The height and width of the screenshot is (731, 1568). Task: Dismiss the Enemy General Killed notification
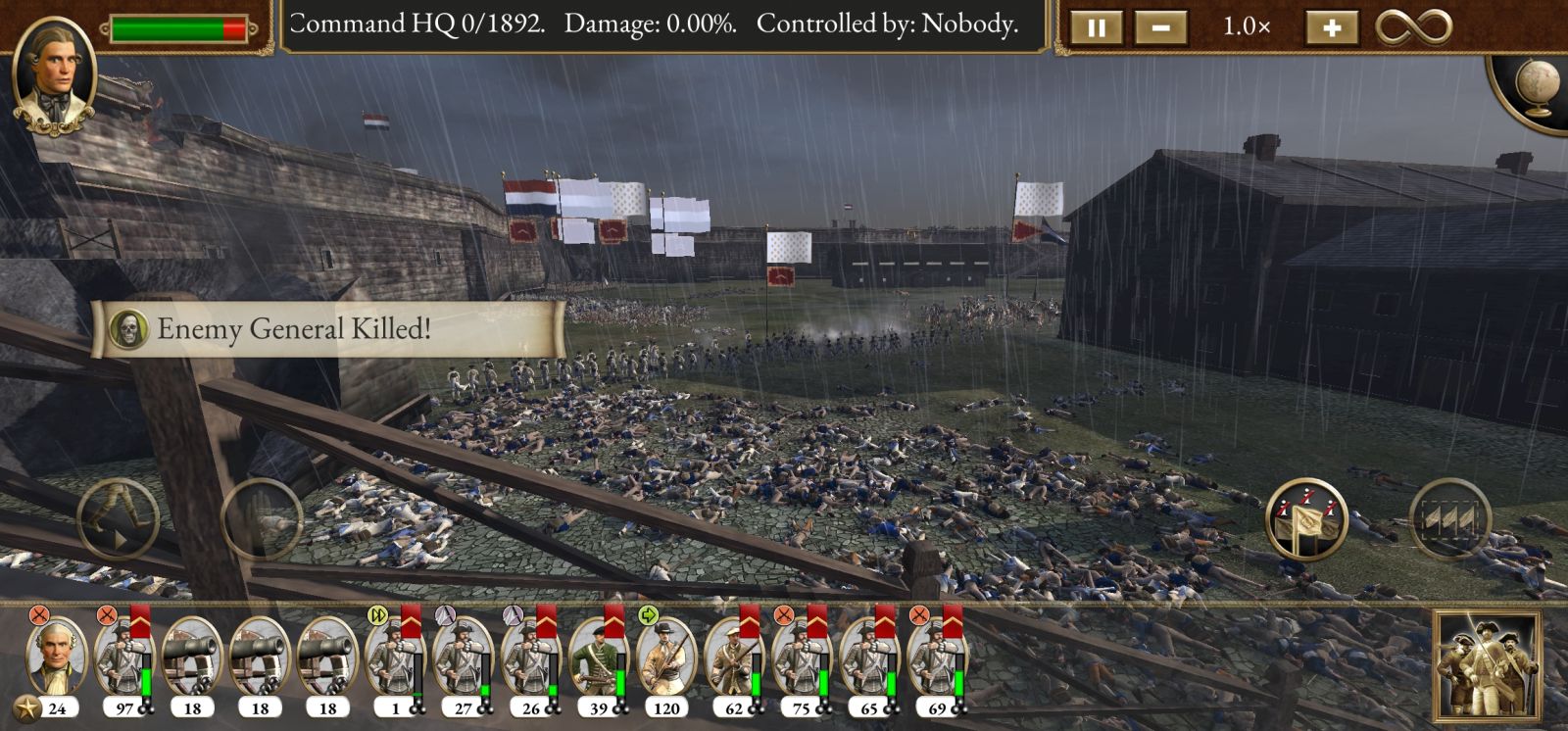pyautogui.click(x=327, y=329)
